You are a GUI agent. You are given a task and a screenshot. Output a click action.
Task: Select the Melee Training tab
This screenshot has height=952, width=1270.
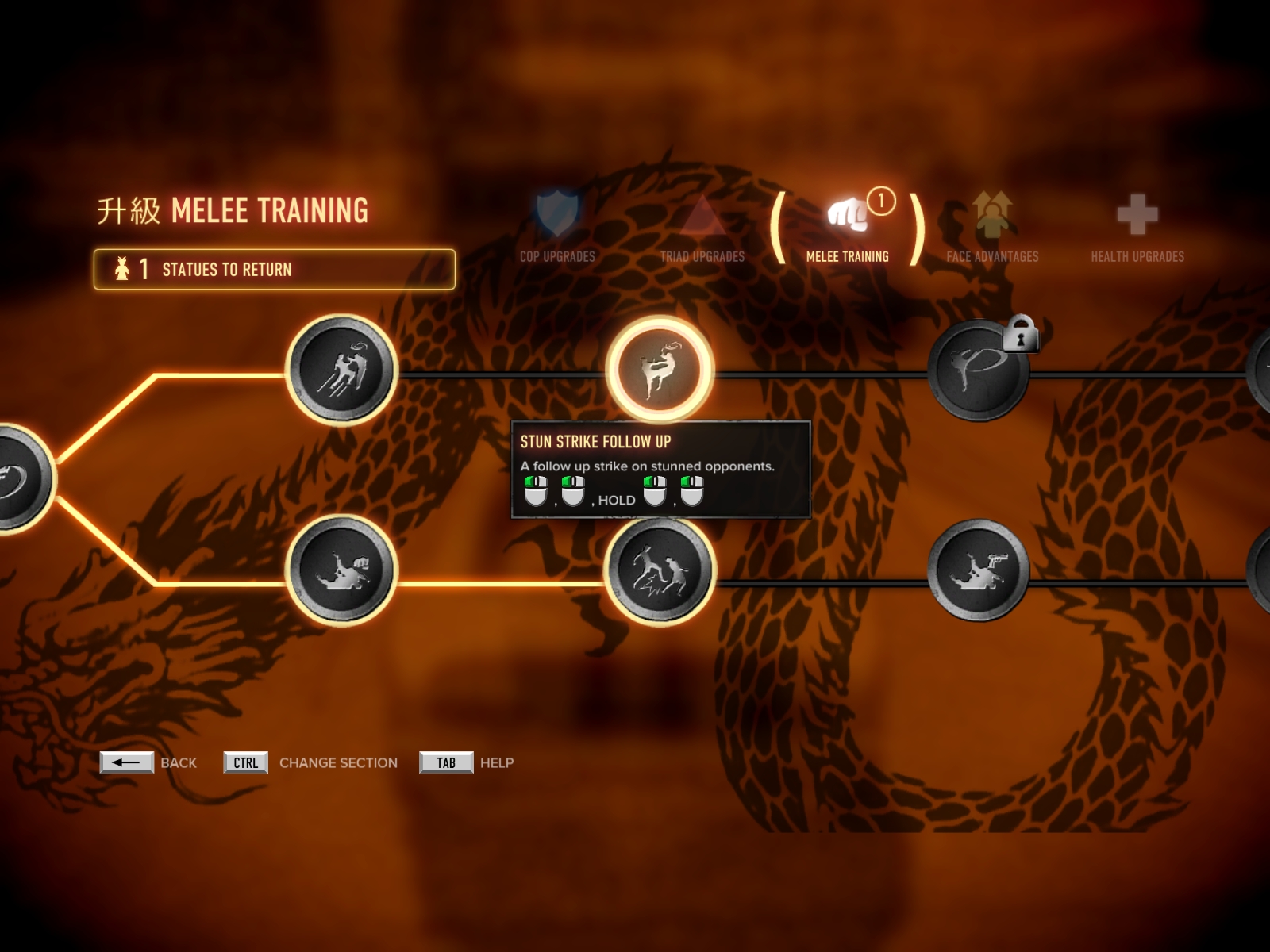click(847, 227)
